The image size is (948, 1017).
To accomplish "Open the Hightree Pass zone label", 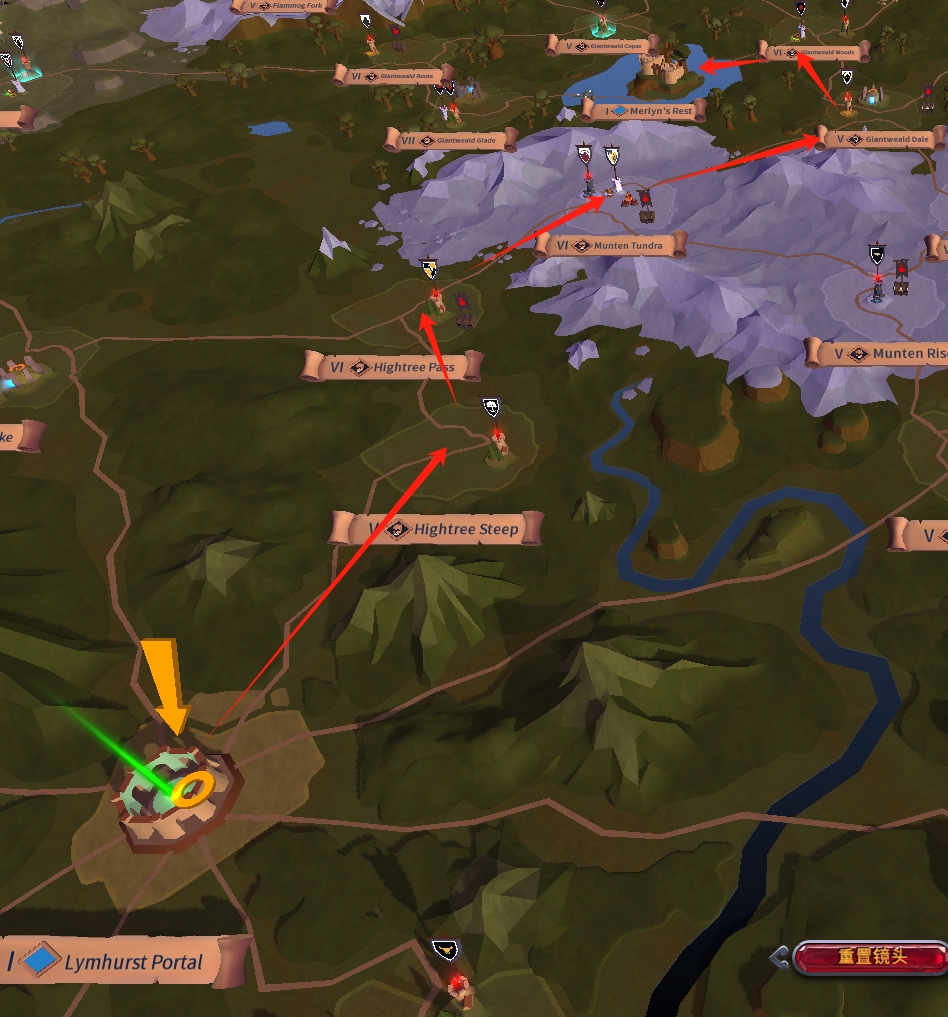I will tap(393, 367).
